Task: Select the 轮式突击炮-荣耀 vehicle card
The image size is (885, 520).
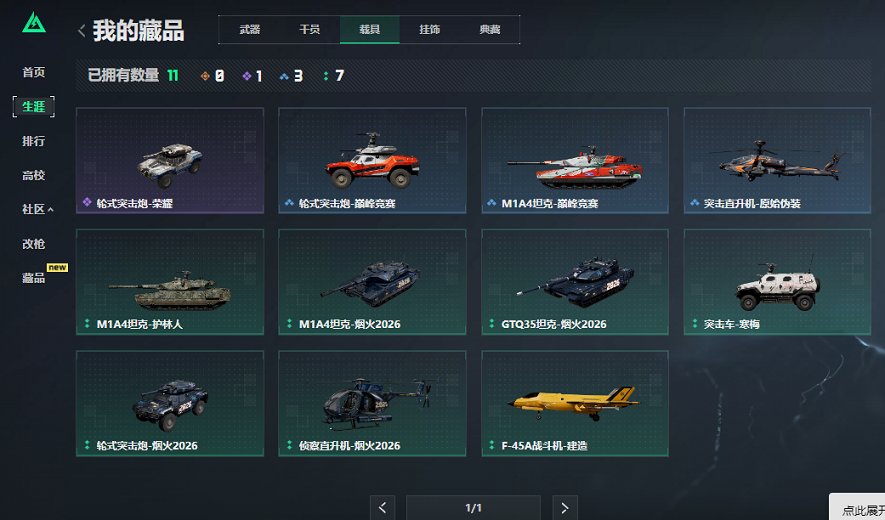Action: click(170, 160)
